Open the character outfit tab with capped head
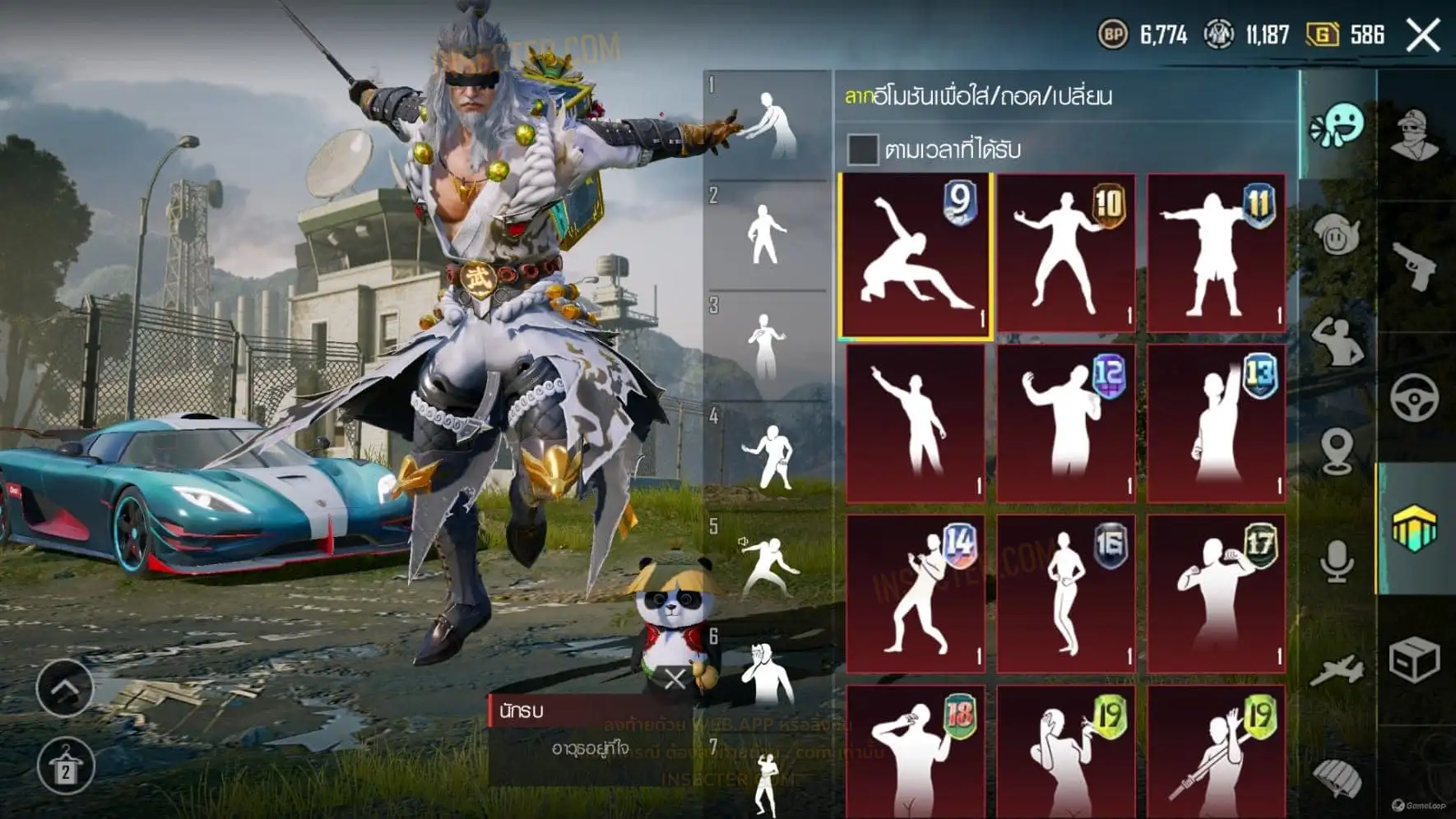Screen dimensions: 1456x819 pos(1415,134)
